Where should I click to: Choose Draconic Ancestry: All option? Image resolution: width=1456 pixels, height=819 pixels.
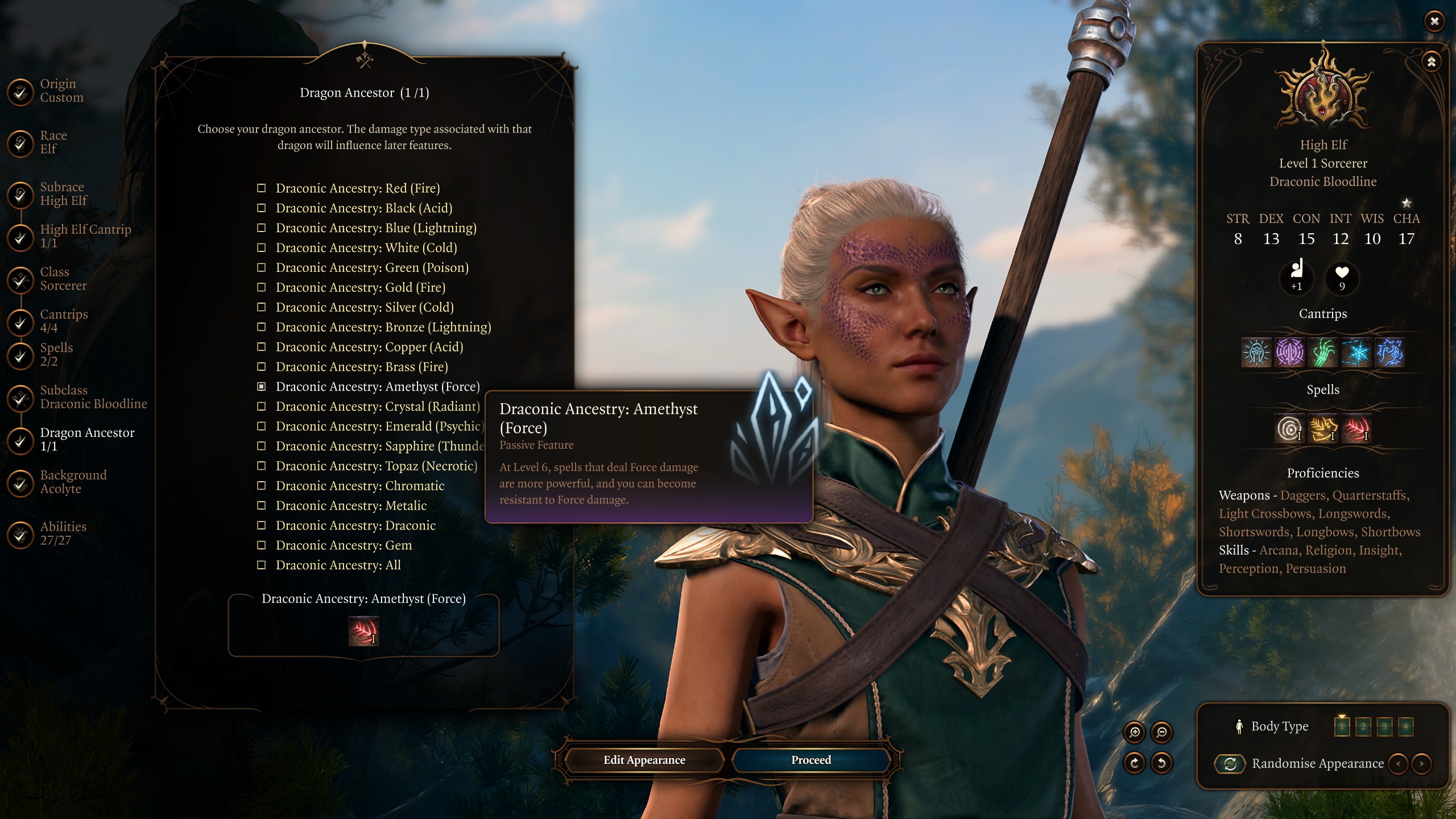click(338, 565)
